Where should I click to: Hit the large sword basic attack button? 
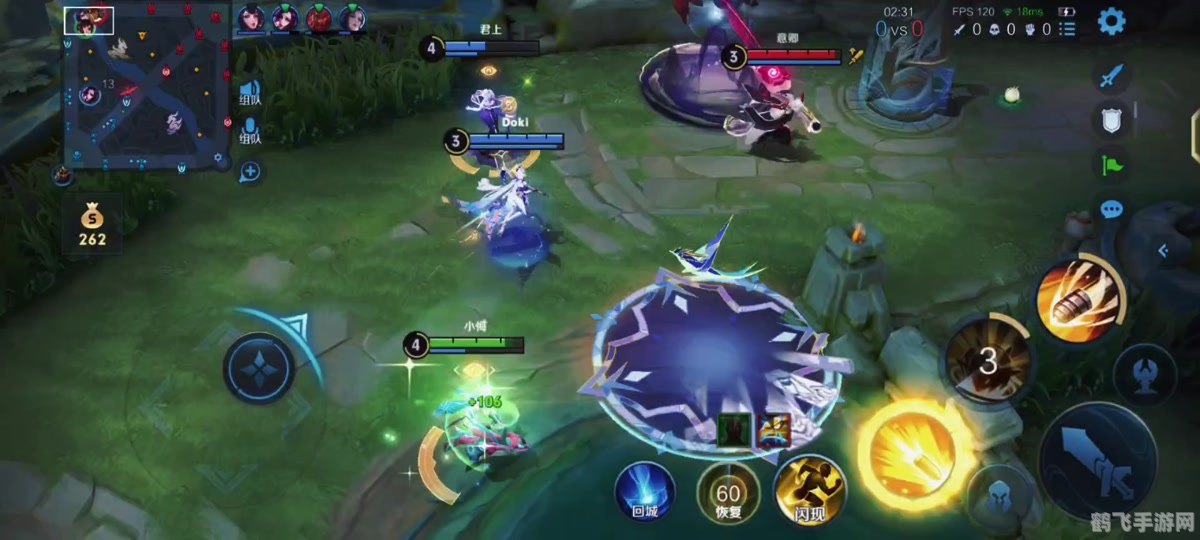tap(1096, 462)
